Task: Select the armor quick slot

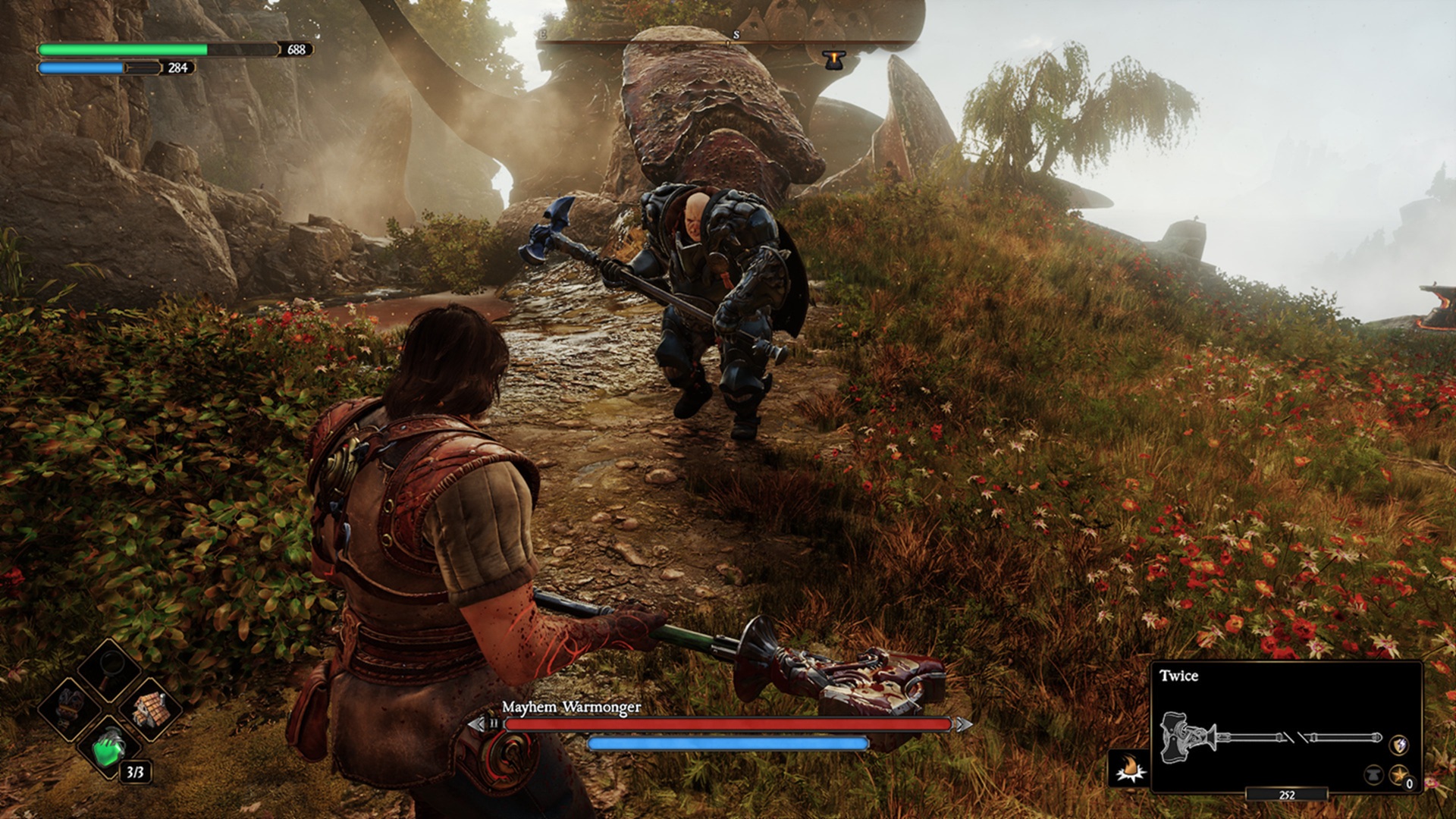Action: pyautogui.click(x=71, y=705)
